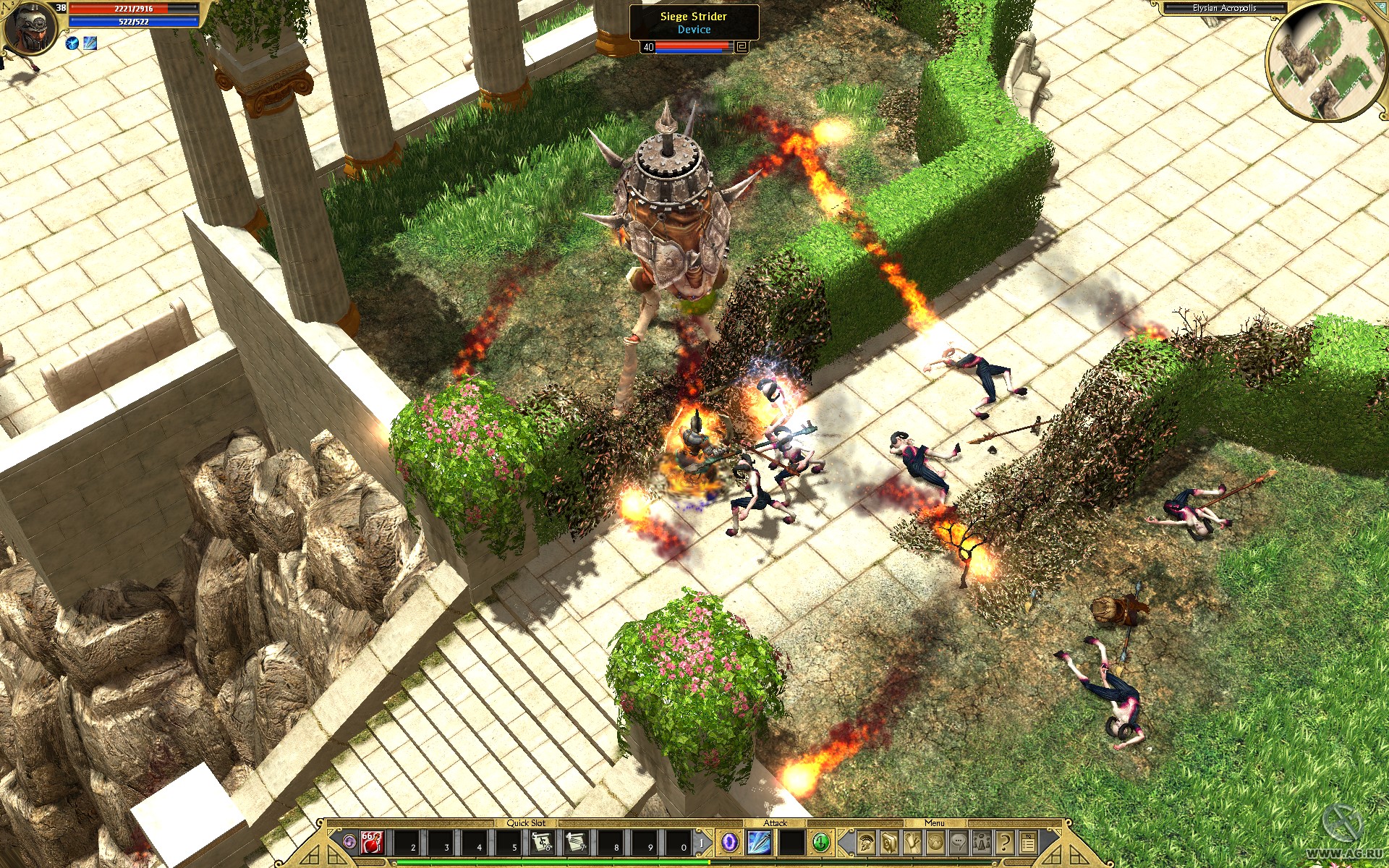Open the world map globe icon
1389x868 pixels.
coord(934,843)
